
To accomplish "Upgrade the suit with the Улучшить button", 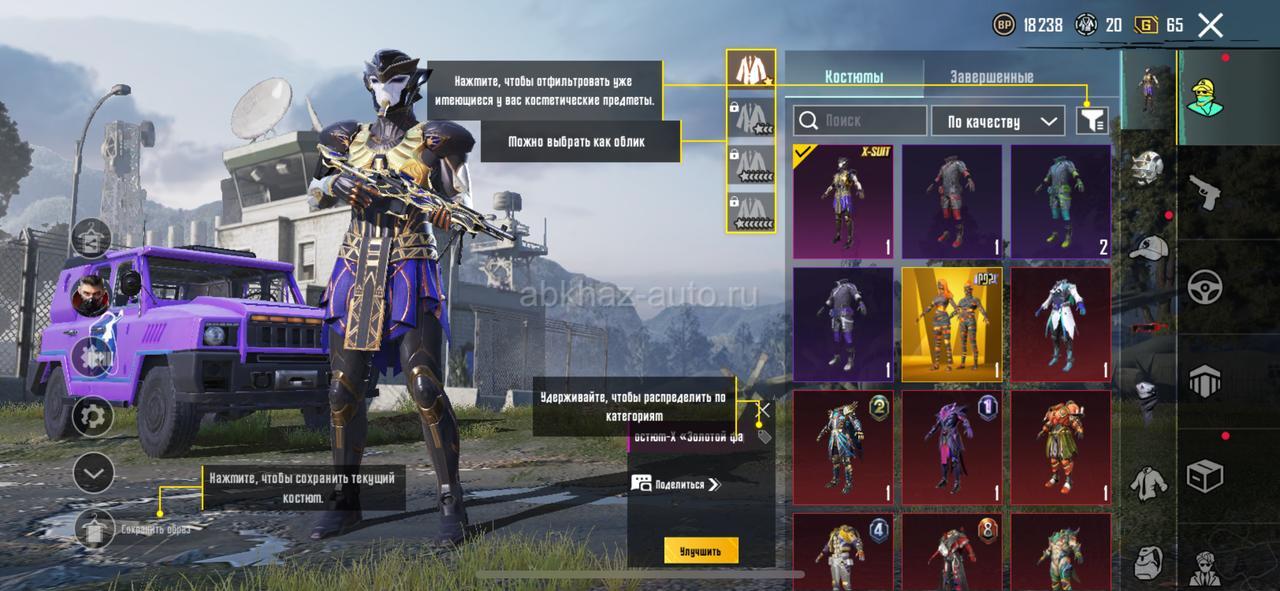I will (x=701, y=550).
